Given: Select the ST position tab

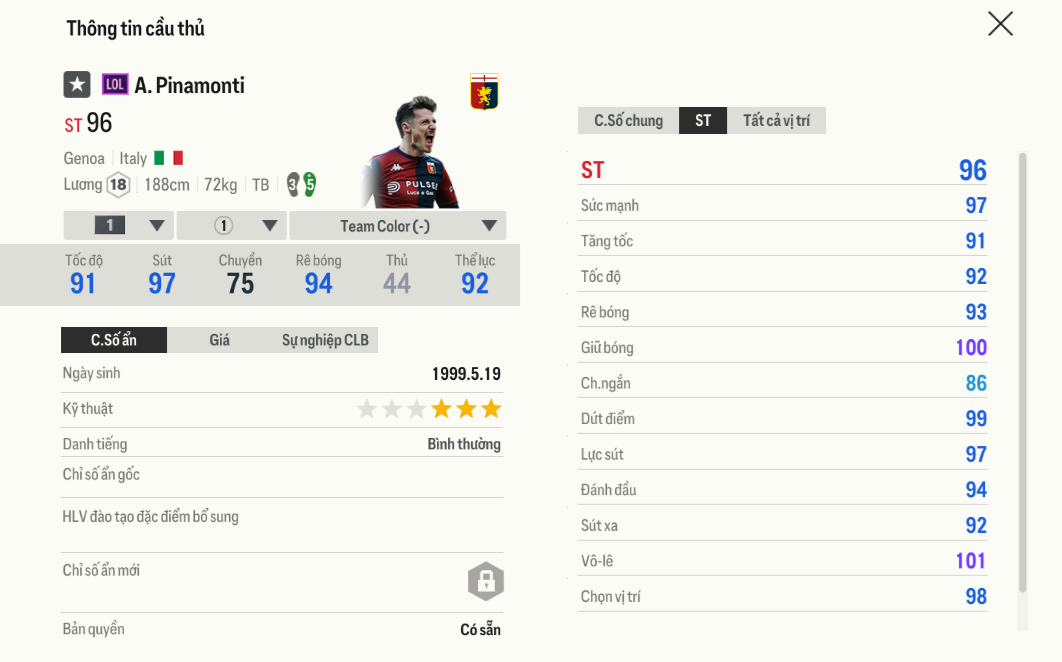Looking at the screenshot, I should click(703, 121).
